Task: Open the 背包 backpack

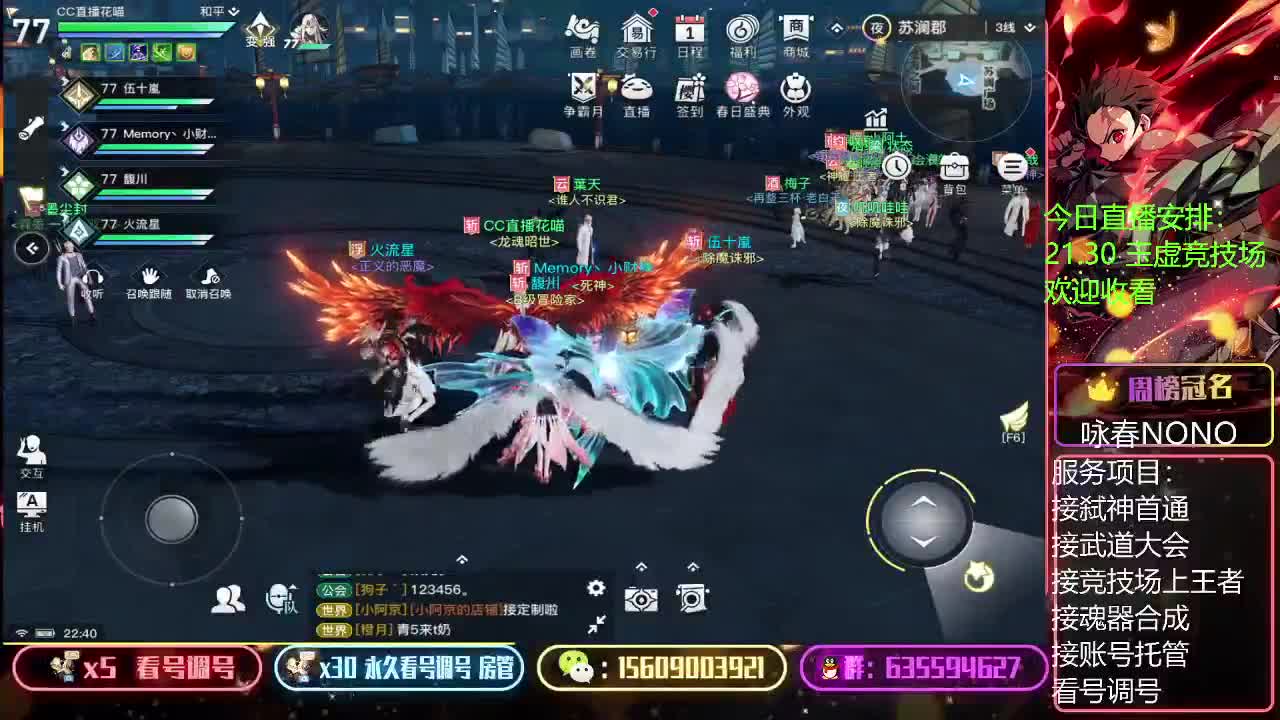Action: point(953,166)
